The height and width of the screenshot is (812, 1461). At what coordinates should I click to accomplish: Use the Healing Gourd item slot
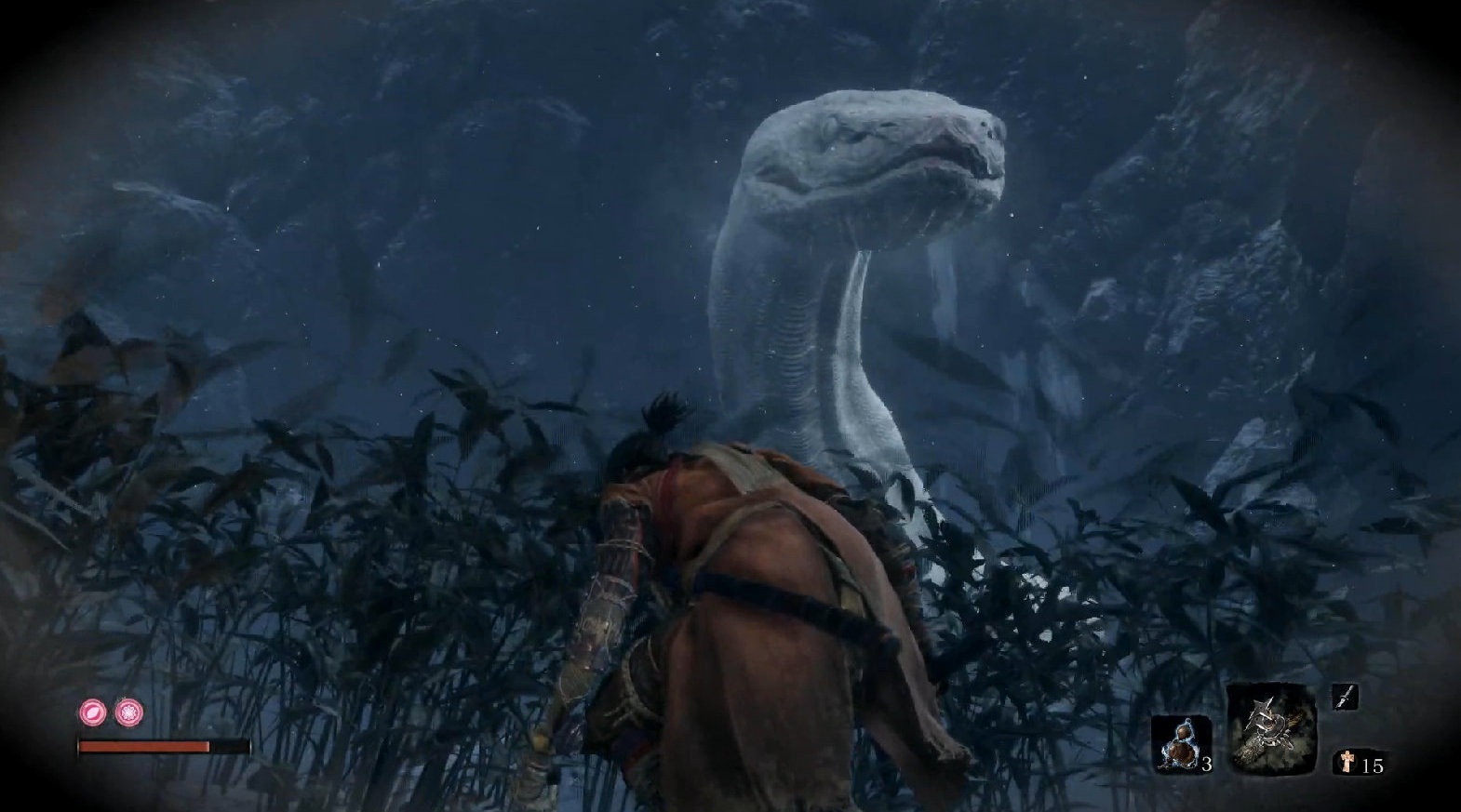pos(1178,744)
